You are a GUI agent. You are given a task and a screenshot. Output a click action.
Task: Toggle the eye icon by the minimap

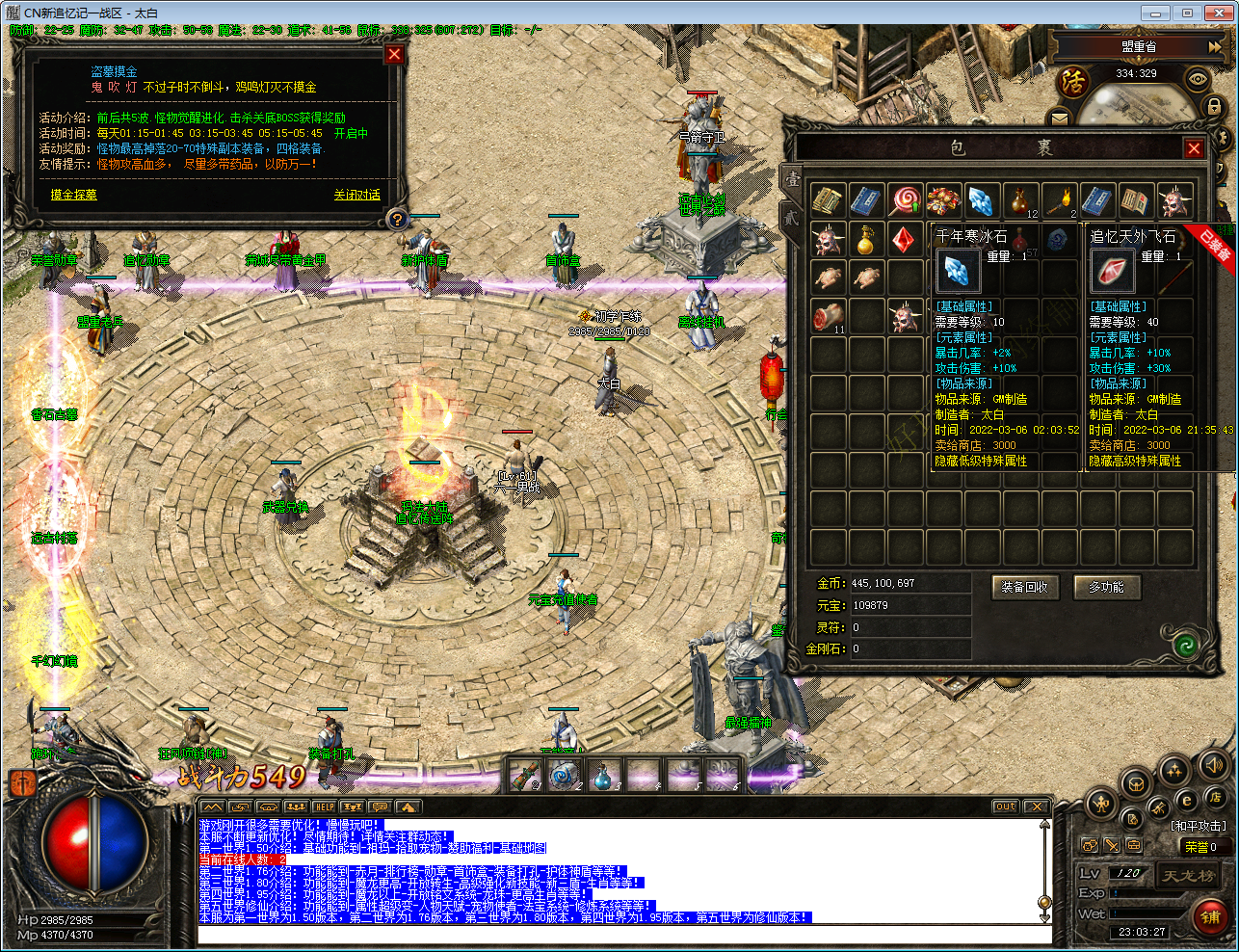coord(1198,79)
